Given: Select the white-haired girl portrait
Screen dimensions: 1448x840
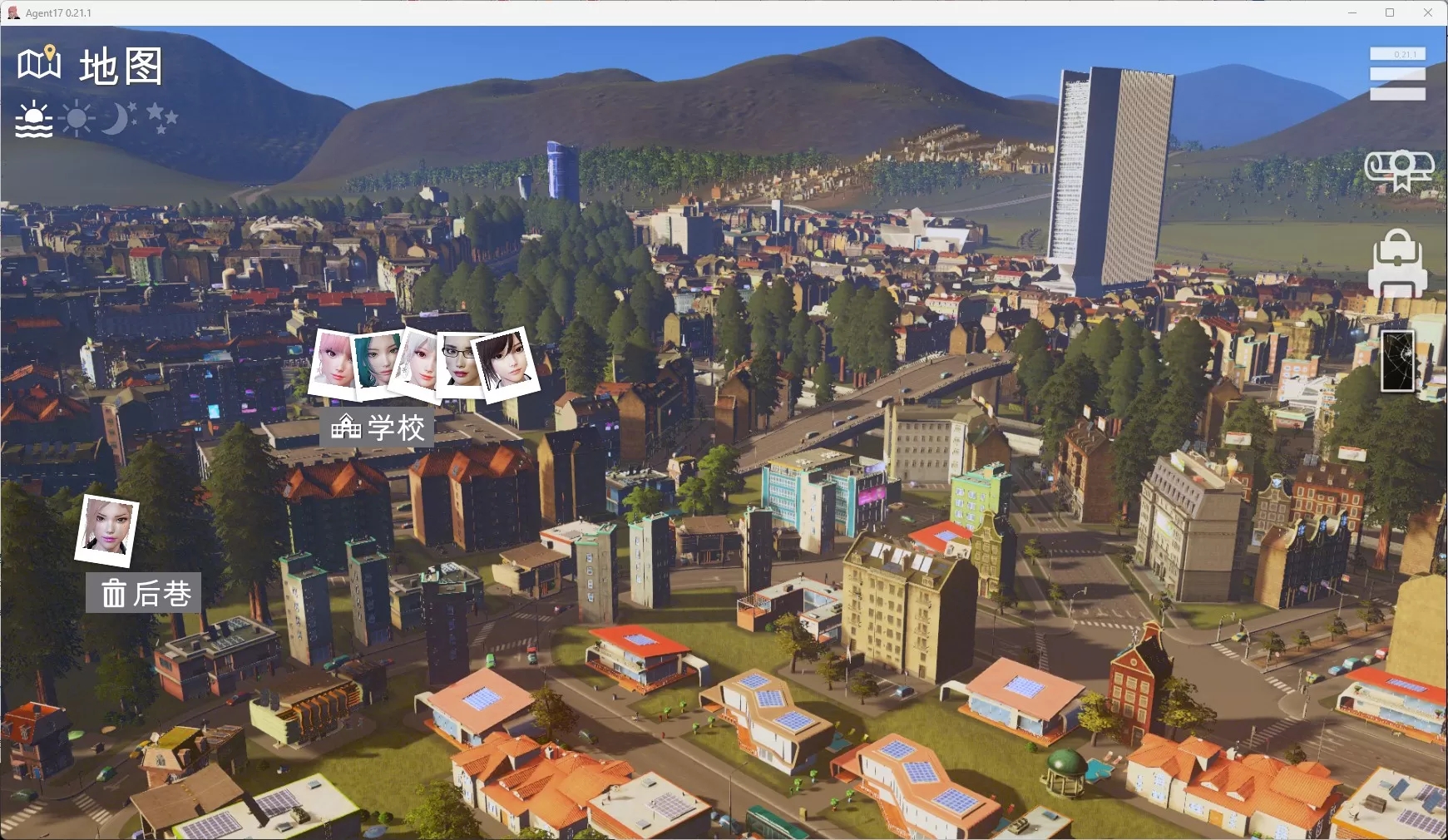Looking at the screenshot, I should [x=419, y=360].
